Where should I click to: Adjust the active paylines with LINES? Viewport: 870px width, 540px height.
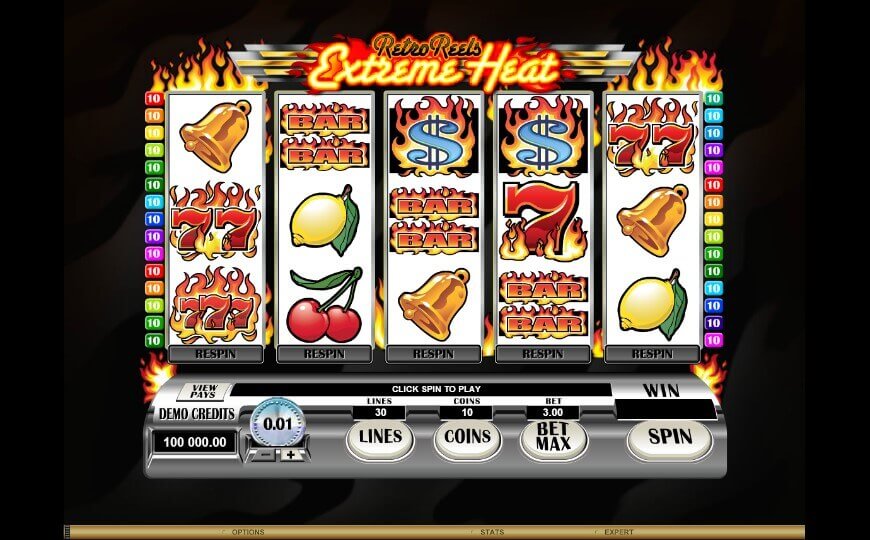click(x=379, y=437)
